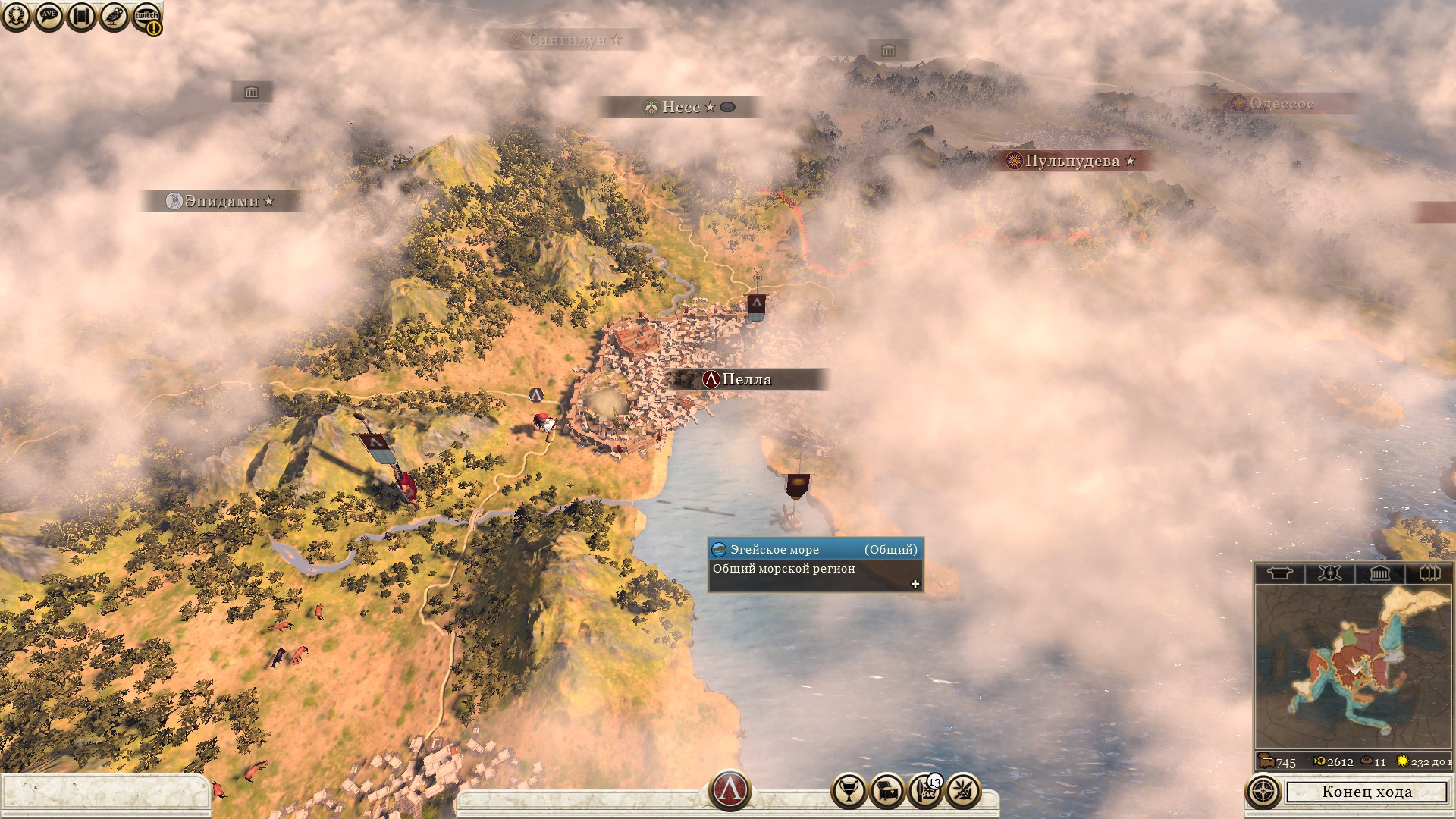Click the compass button beside end turn

point(1263,792)
